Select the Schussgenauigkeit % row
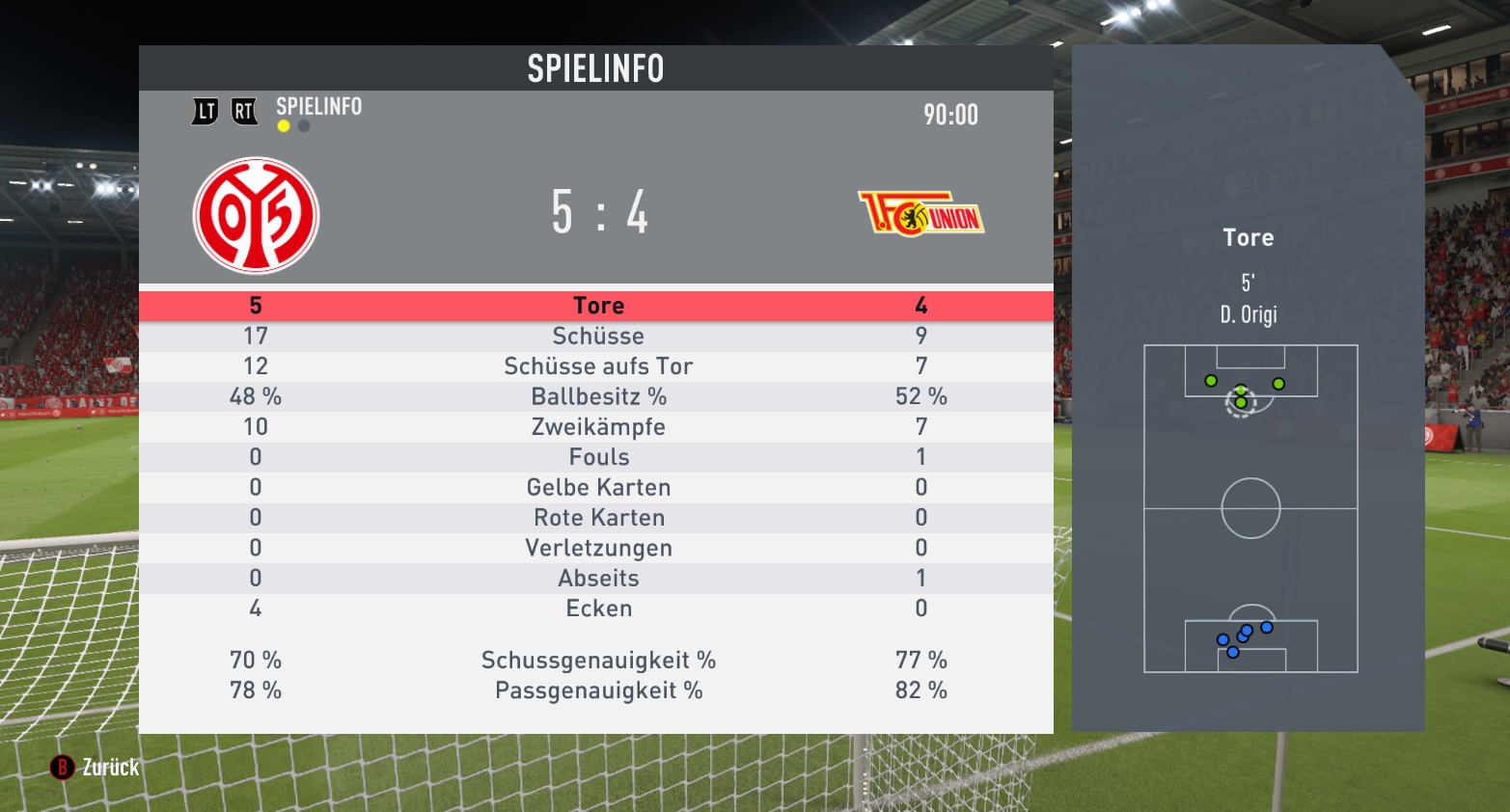The width and height of the screenshot is (1510, 812). (x=598, y=661)
